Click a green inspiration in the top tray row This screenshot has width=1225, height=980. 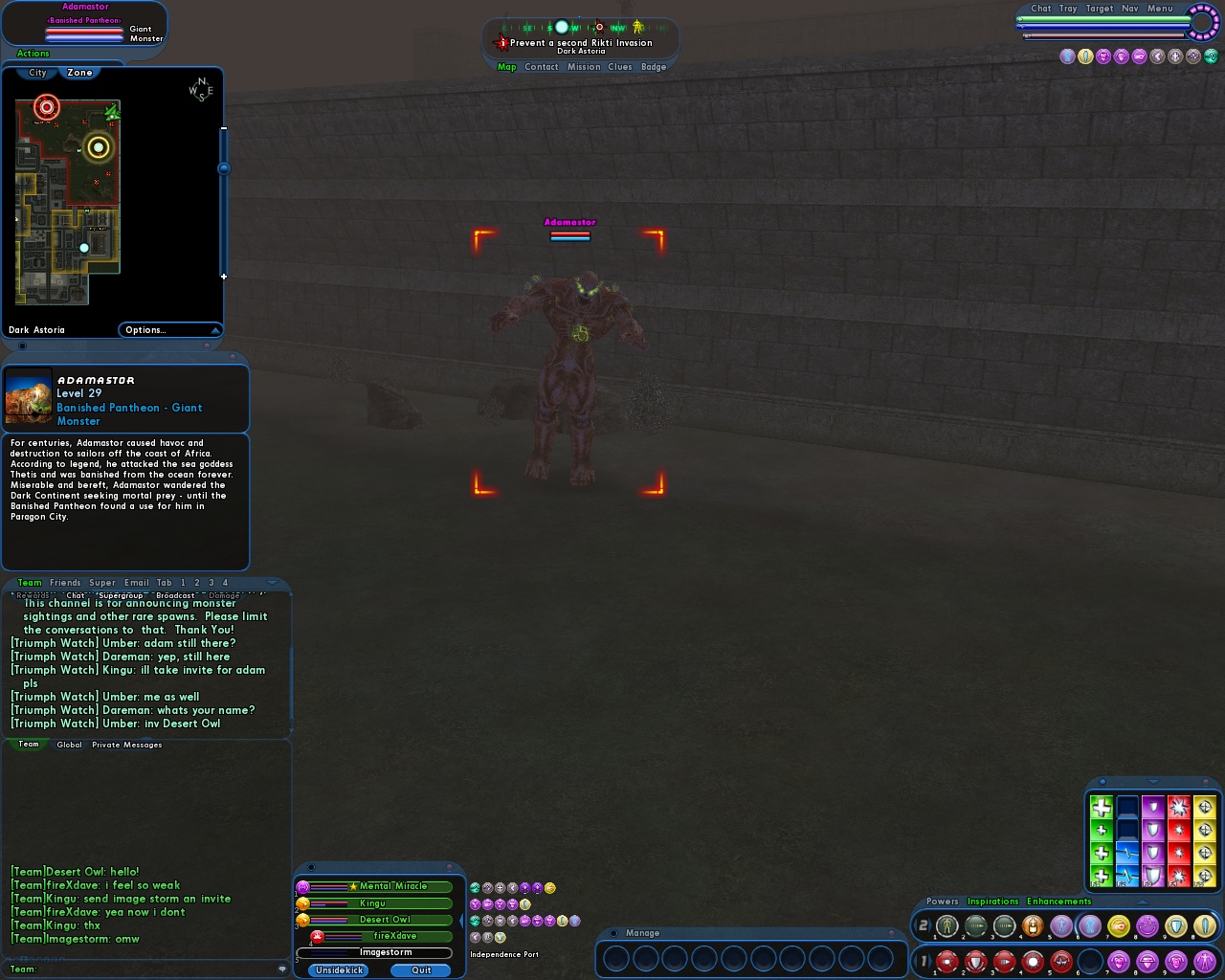(x=1102, y=806)
